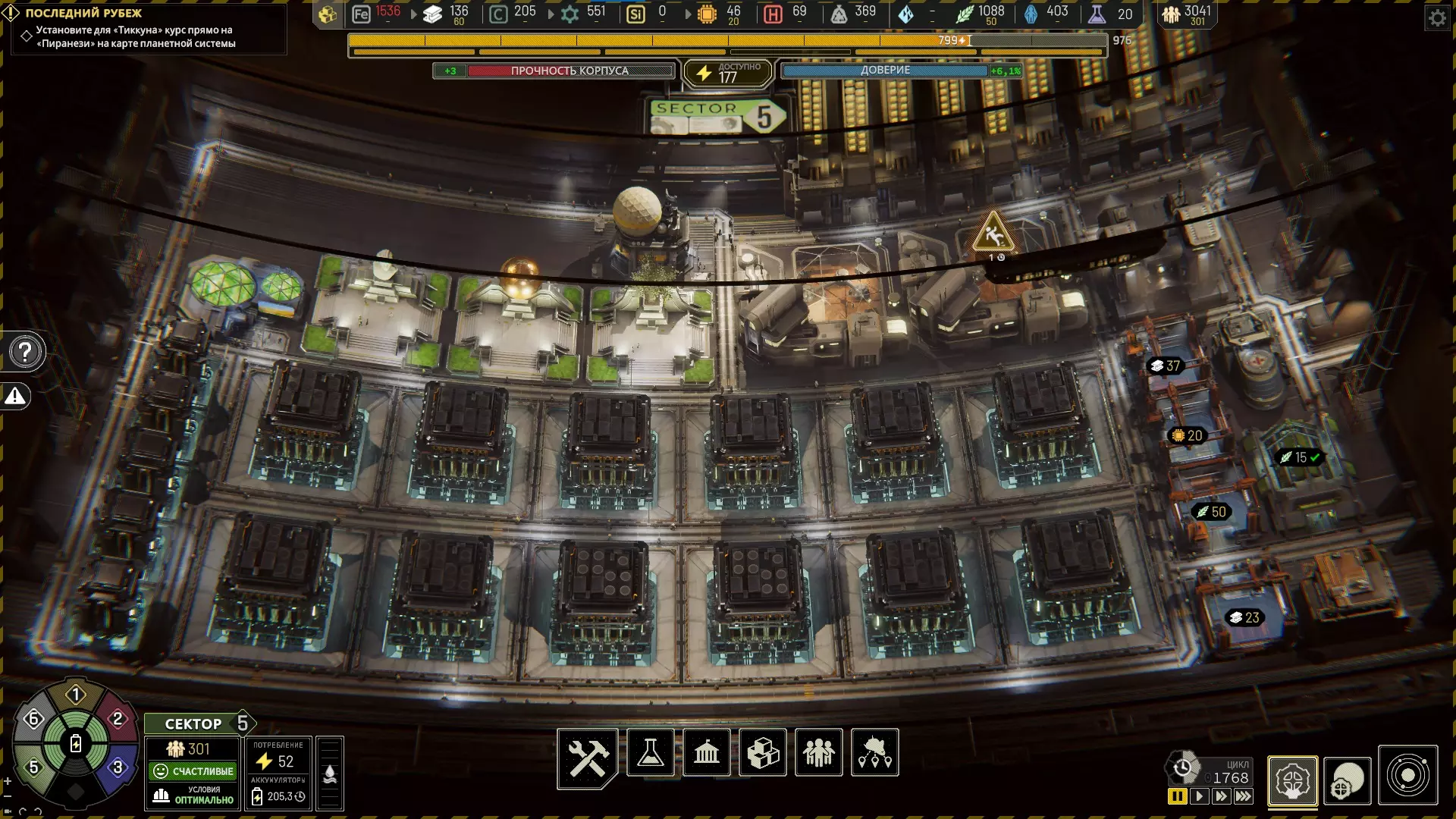Open the bank building policies panel
1456x819 pixels.
click(707, 753)
